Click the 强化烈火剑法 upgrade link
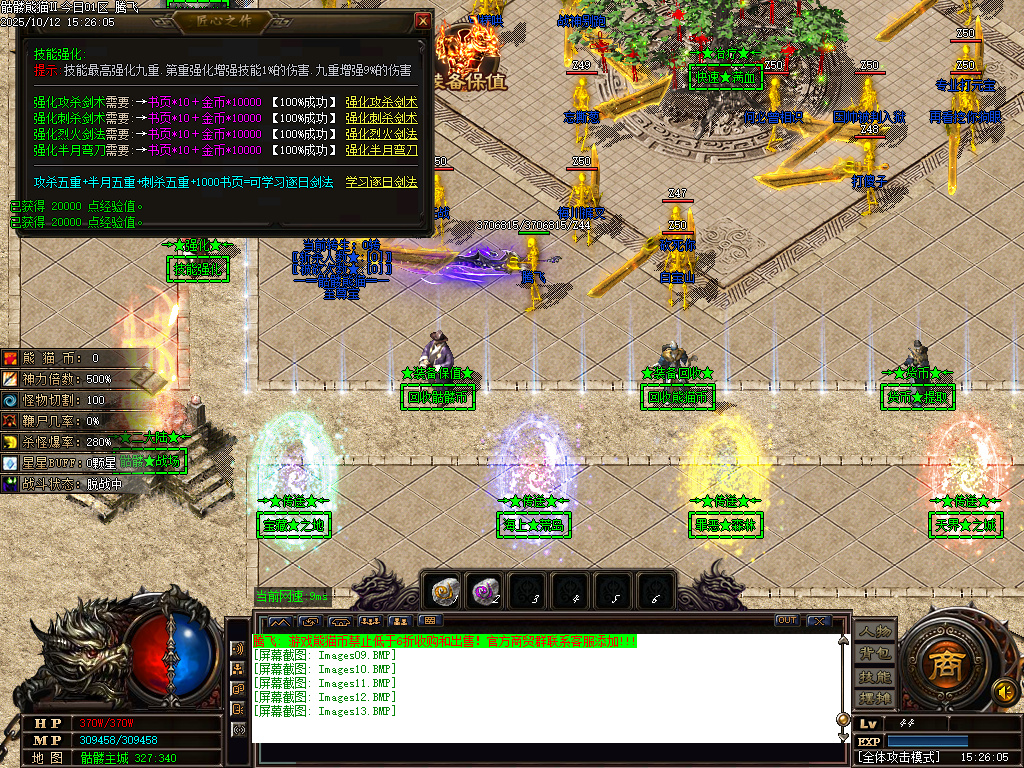Viewport: 1024px width, 768px height. [381, 134]
